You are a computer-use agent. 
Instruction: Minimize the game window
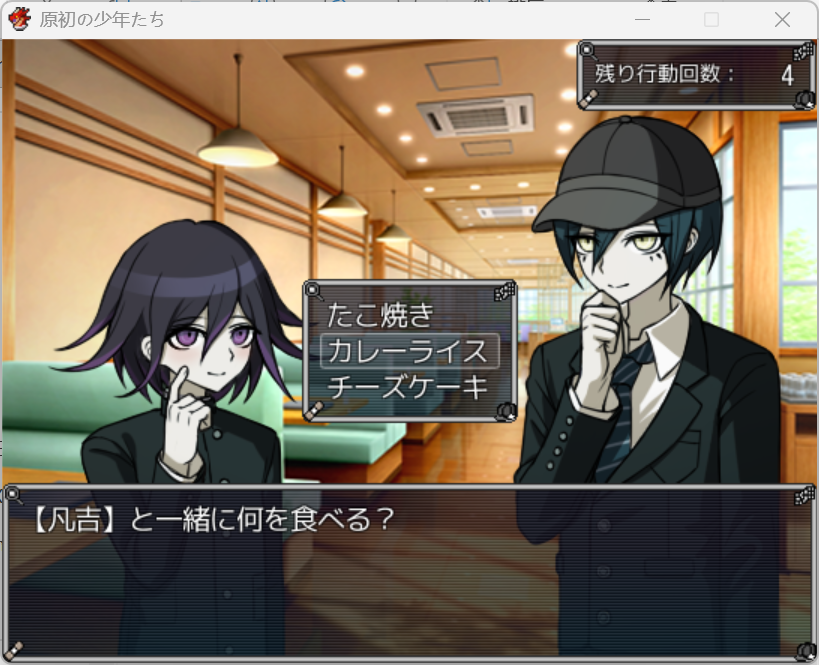643,20
